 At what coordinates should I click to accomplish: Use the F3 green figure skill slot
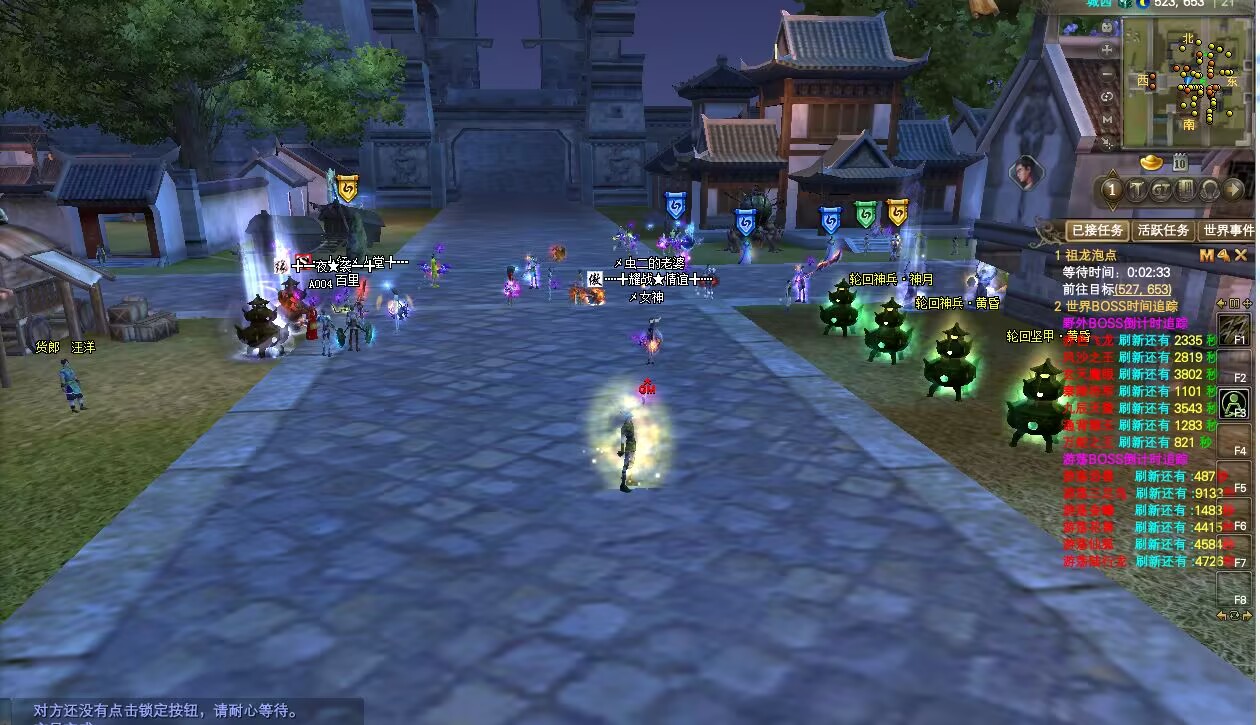pos(1236,403)
